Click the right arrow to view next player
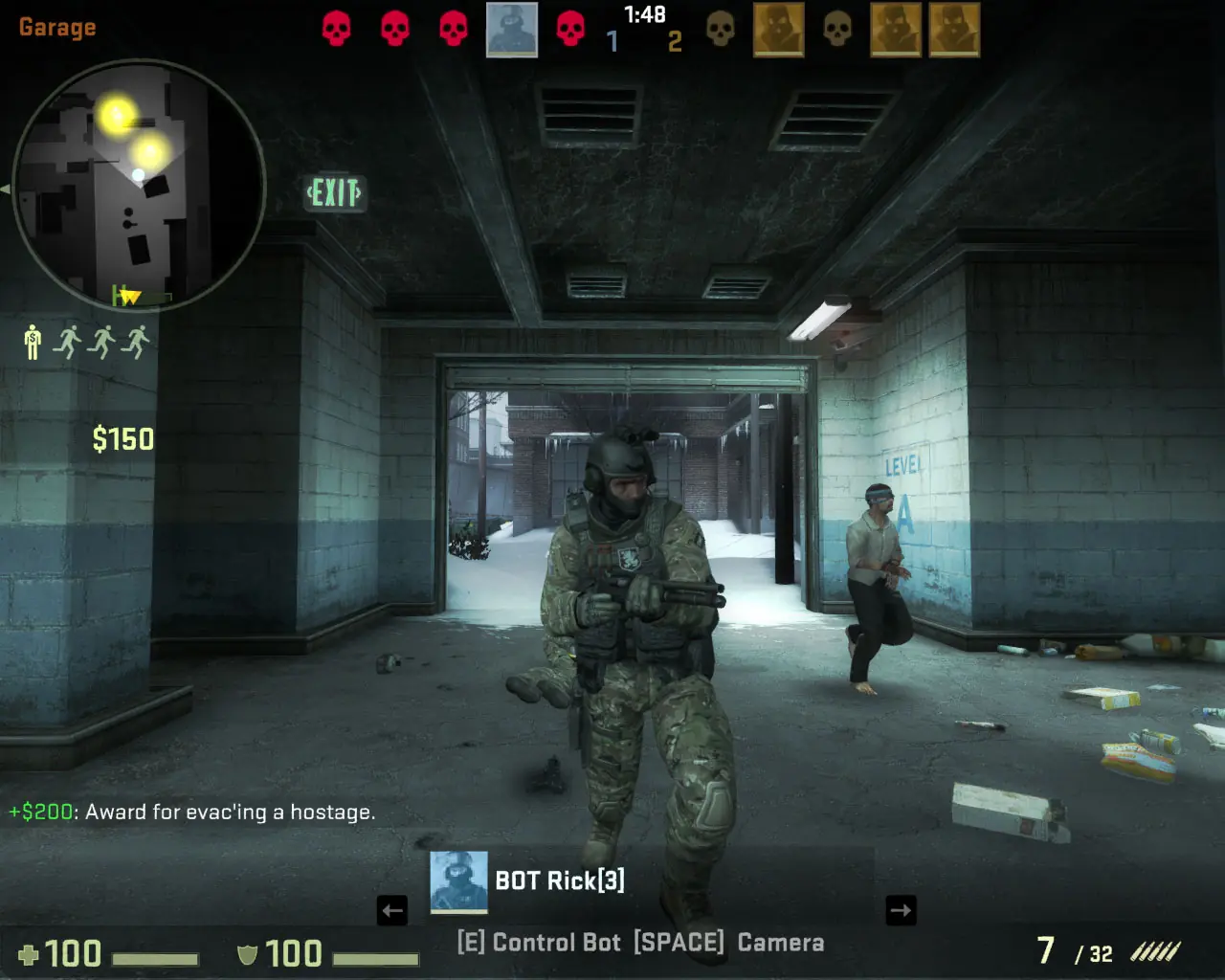1225x980 pixels. tap(901, 910)
